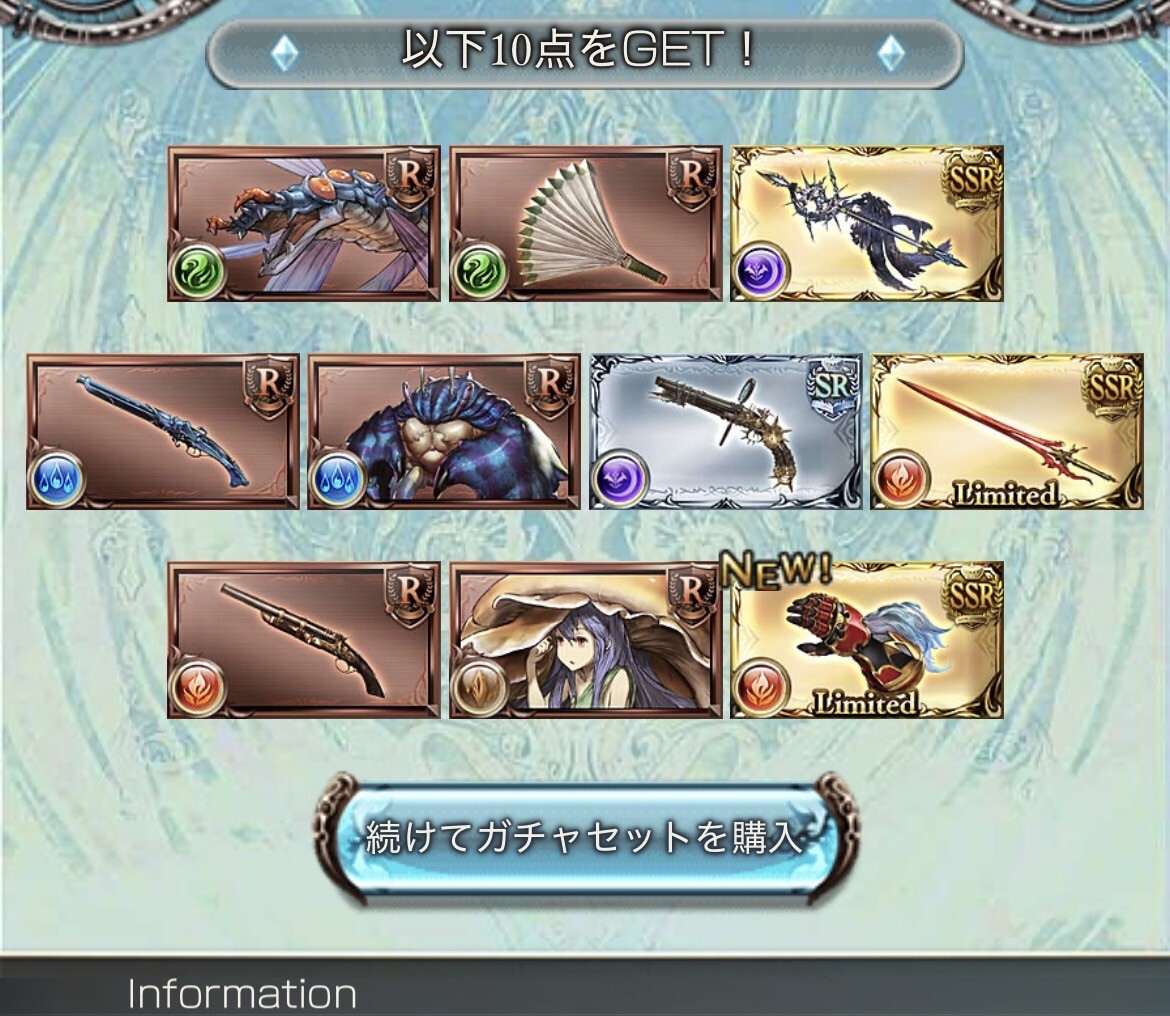Select the R wind dragon summon card
Screen dimensions: 1170x1016
pyautogui.click(x=304, y=224)
